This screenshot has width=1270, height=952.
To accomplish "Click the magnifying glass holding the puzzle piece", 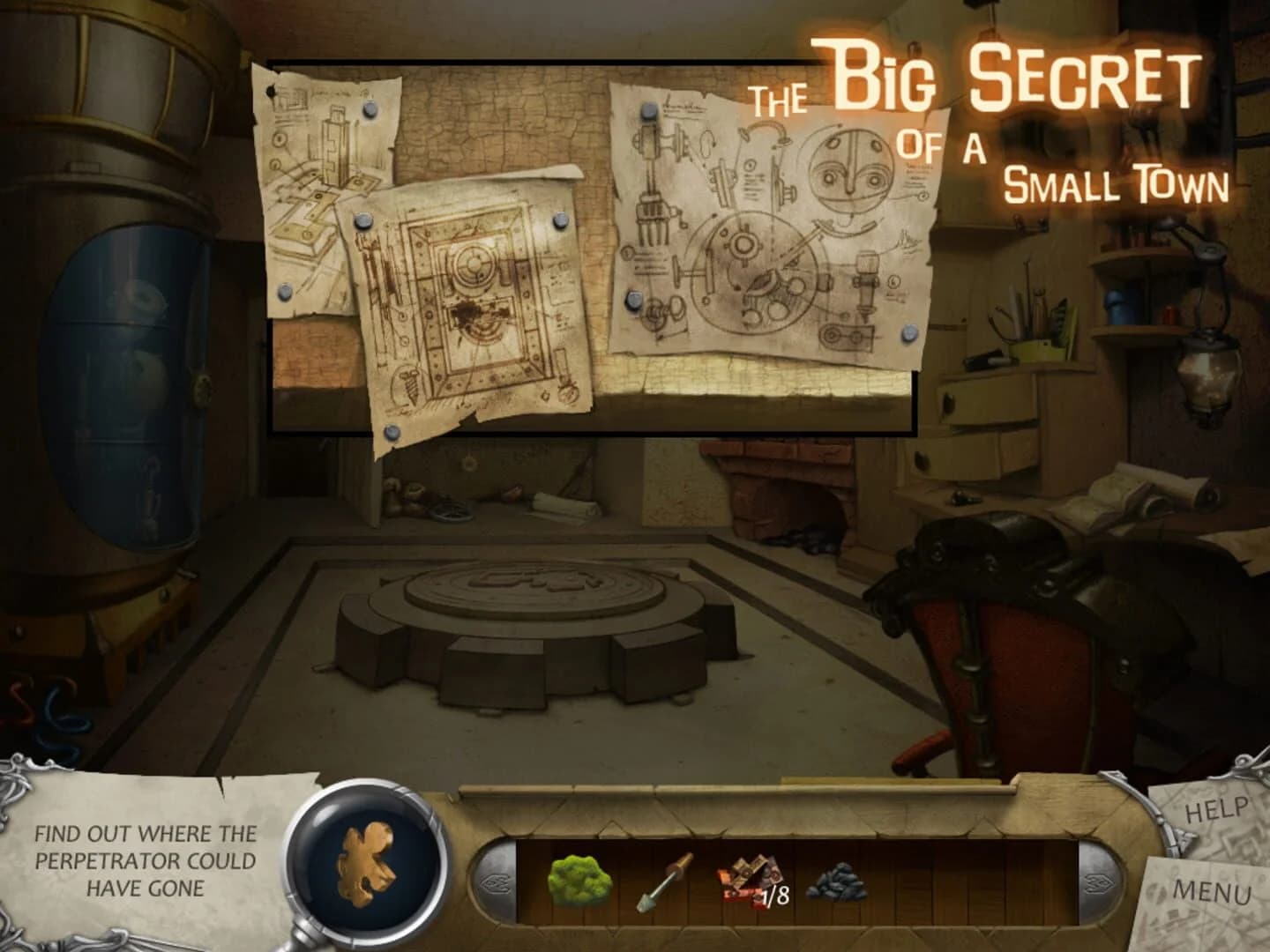I will point(364,868).
